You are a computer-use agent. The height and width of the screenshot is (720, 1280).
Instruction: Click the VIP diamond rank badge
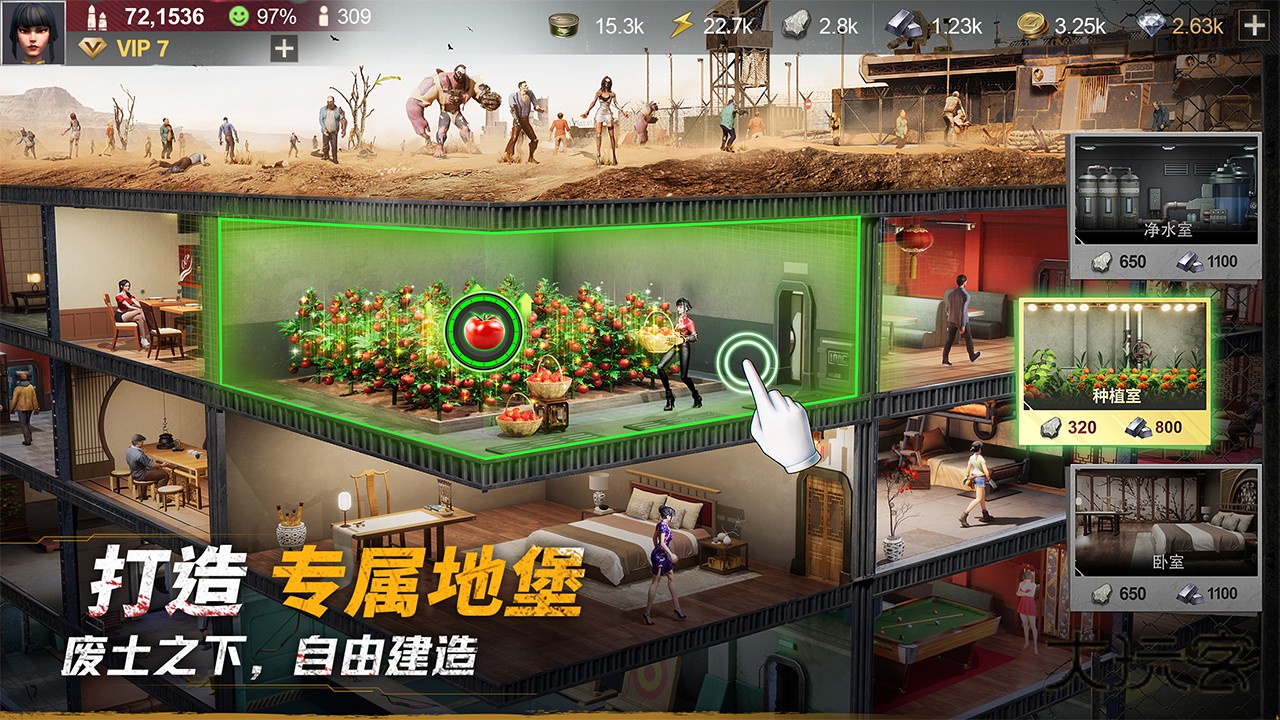coord(92,45)
